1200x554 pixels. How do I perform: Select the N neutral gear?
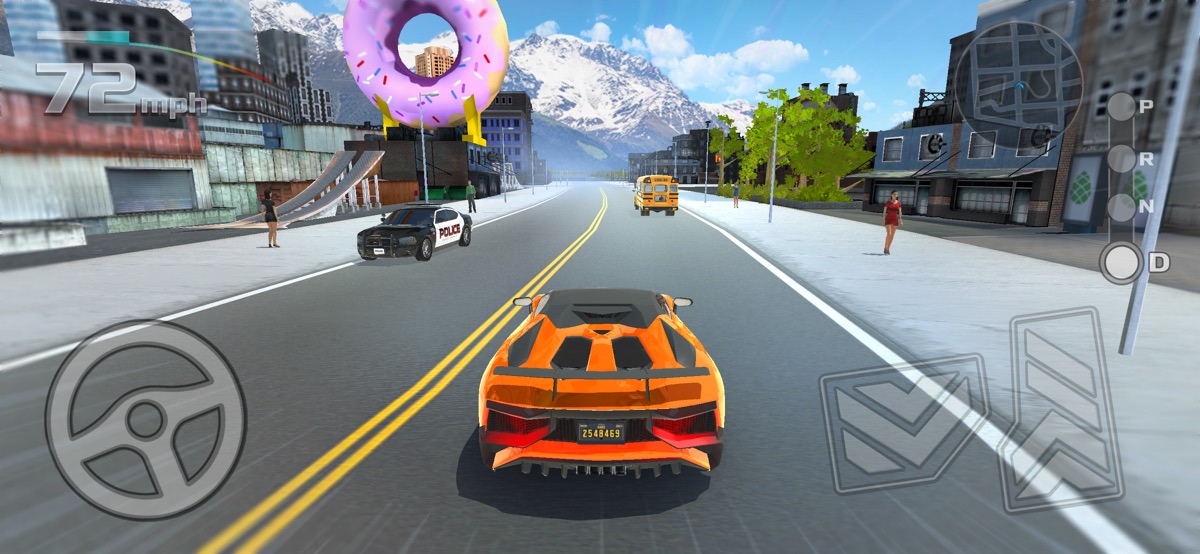click(x=1122, y=209)
